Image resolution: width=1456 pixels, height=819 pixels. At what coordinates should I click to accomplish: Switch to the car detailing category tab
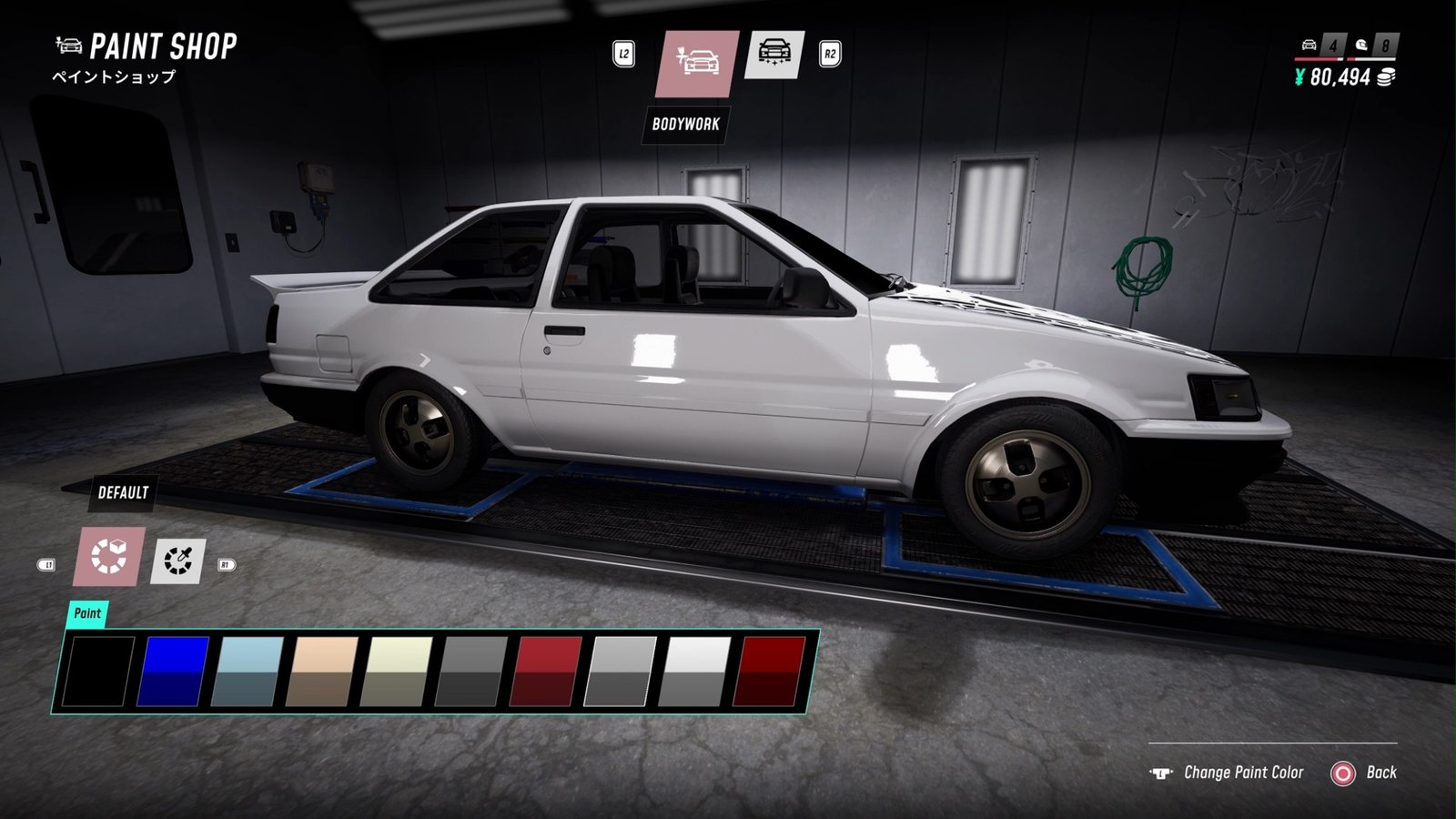[773, 55]
